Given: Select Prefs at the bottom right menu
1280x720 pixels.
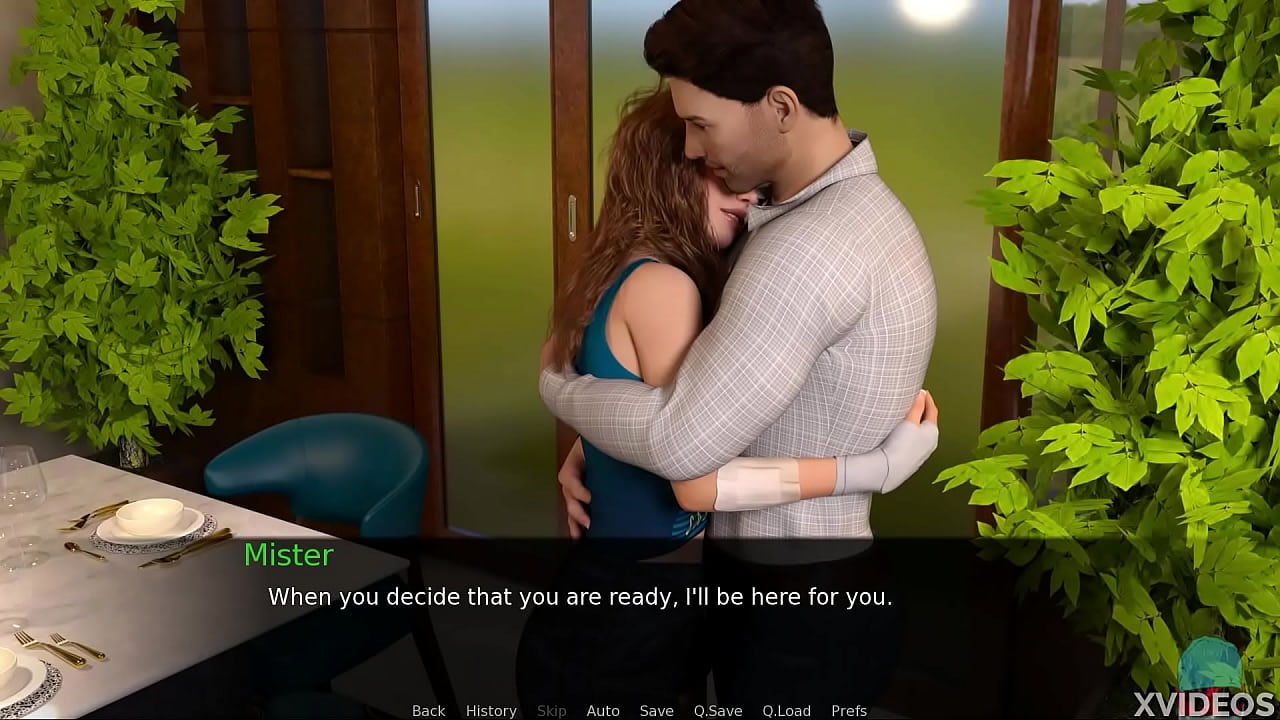Looking at the screenshot, I should (849, 710).
